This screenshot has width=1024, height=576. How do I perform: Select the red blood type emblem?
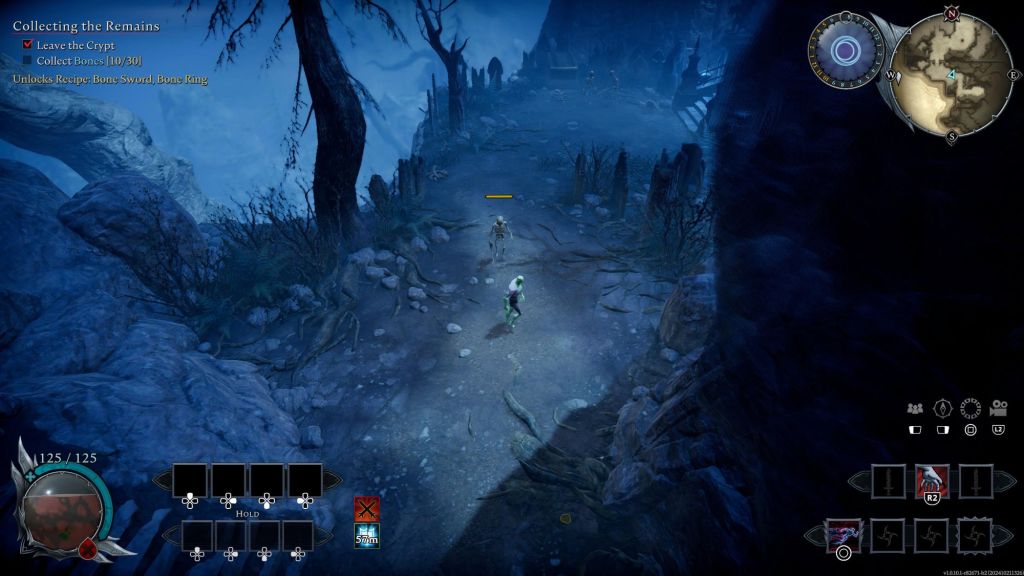coord(89,546)
